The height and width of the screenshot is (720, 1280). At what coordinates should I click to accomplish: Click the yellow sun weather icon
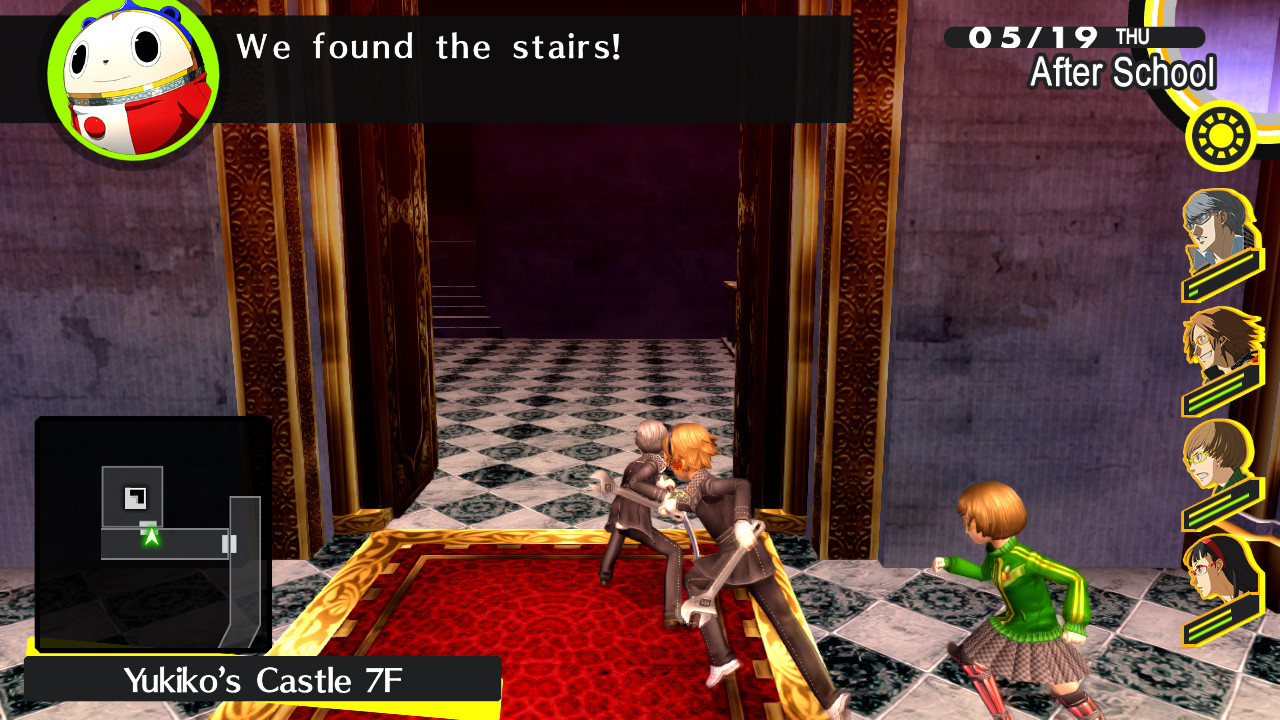pos(1218,136)
